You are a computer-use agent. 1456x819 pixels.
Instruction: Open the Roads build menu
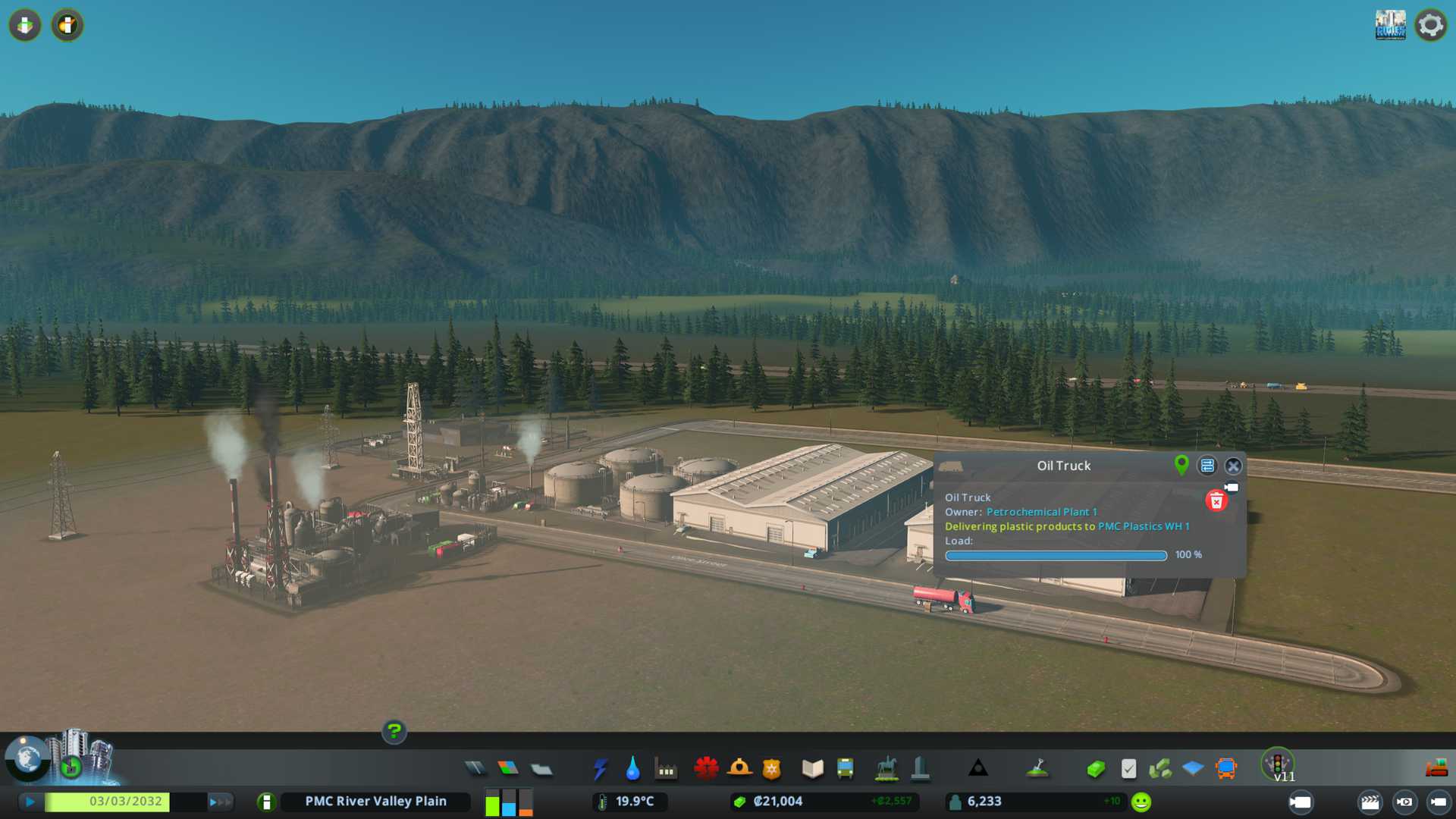475,769
